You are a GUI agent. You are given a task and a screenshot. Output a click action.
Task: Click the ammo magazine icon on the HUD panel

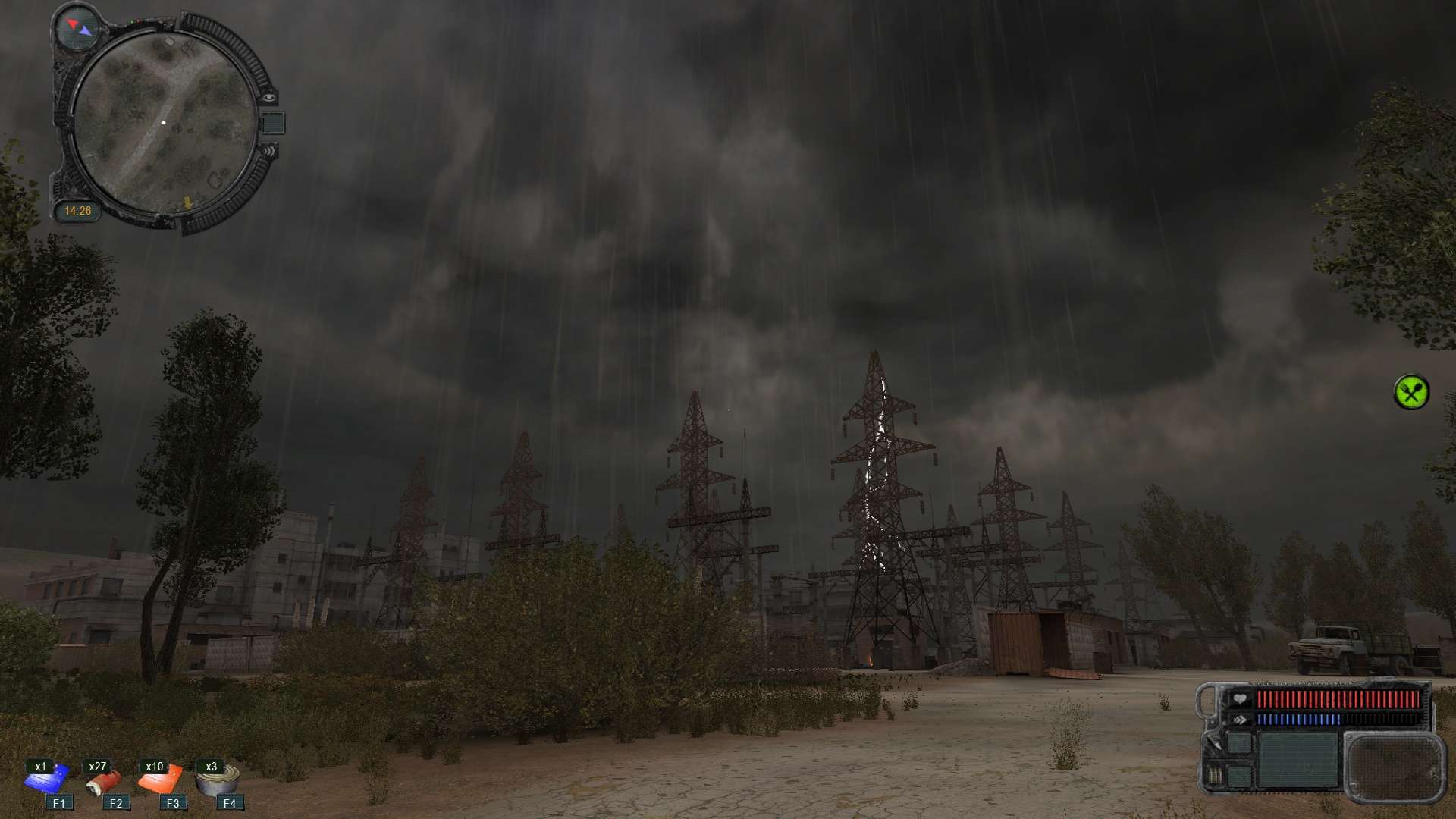coord(1216,775)
